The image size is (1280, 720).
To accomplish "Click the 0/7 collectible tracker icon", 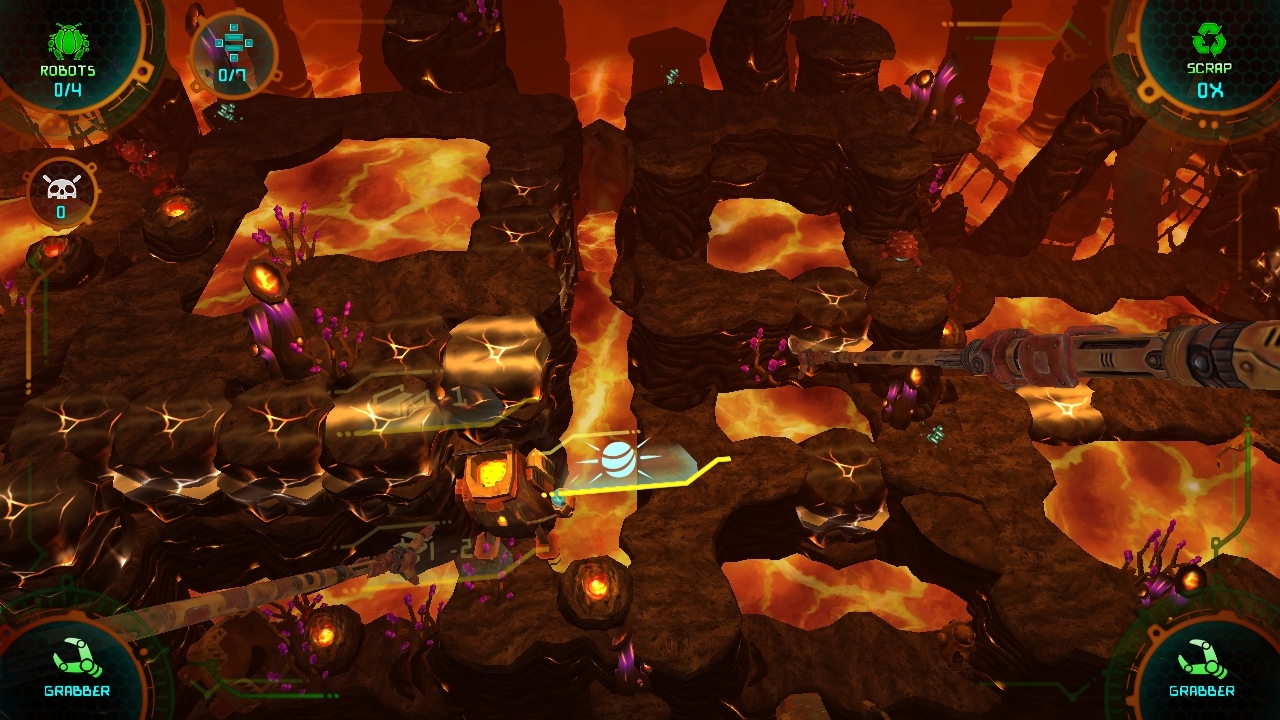I will 233,43.
